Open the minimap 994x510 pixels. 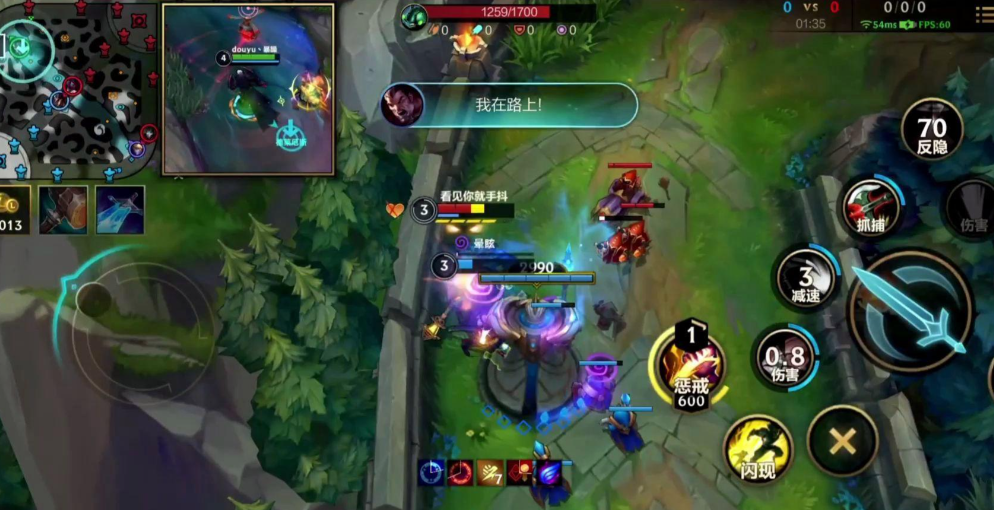click(78, 88)
